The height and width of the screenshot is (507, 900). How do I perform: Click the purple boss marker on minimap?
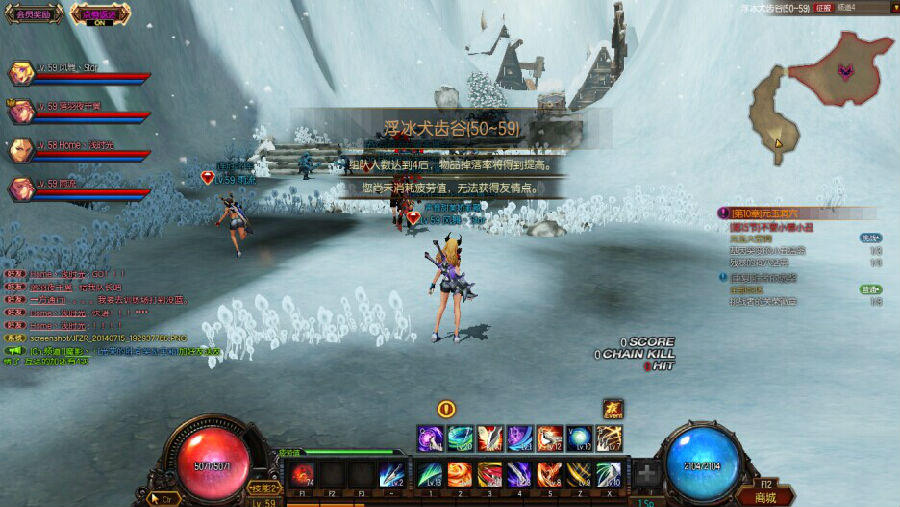pyautogui.click(x=846, y=72)
